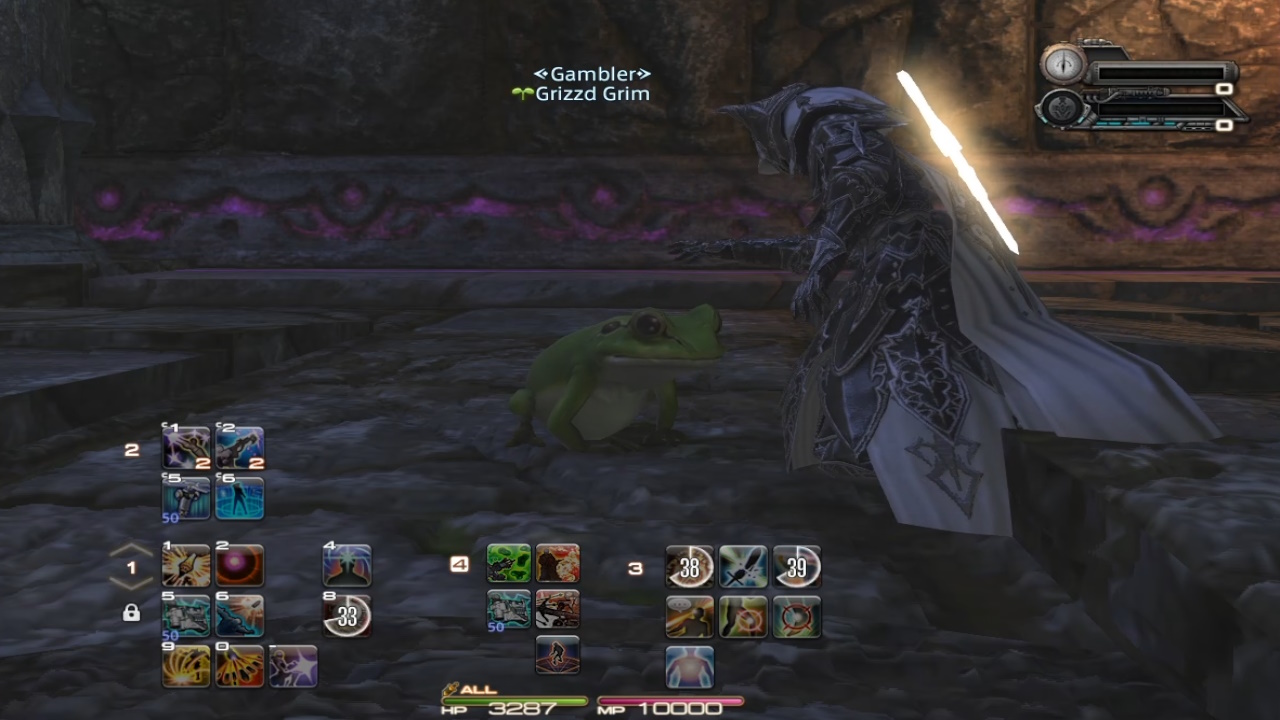Viewport: 1280px width, 720px height.
Task: Switch to hotbar palette labeled 2
Action: [x=131, y=448]
